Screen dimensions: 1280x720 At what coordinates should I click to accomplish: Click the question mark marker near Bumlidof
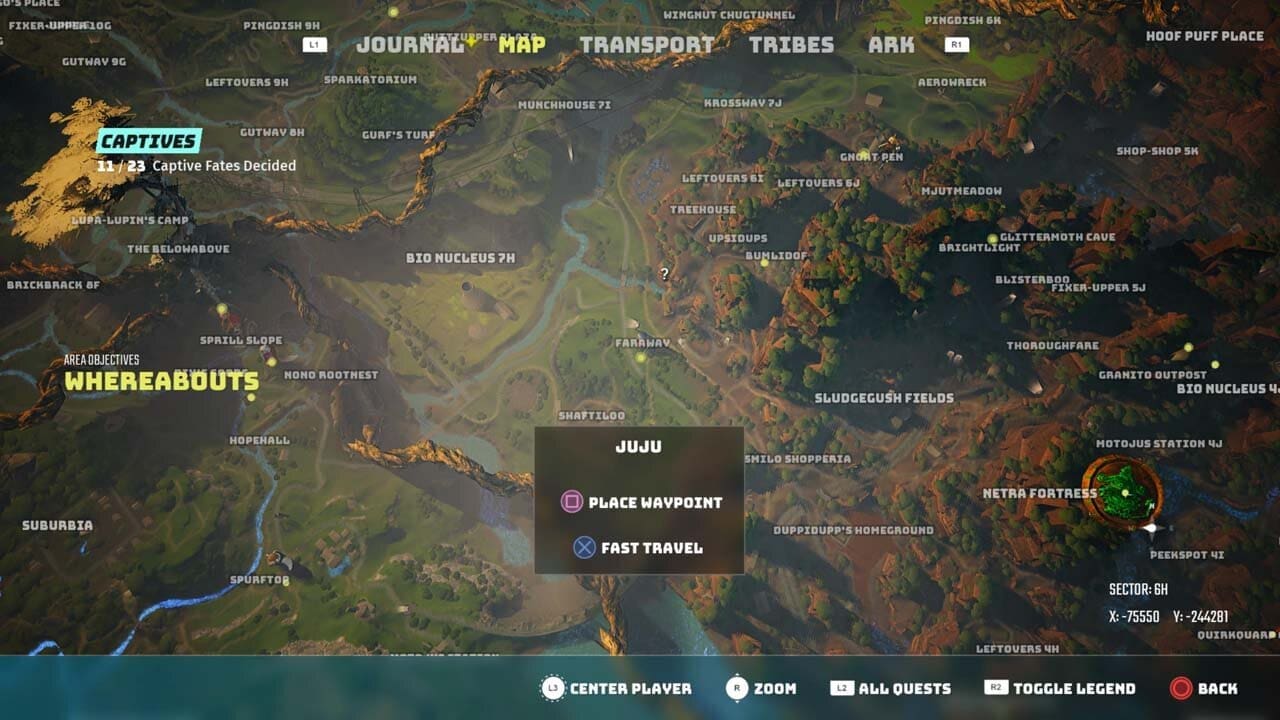tap(663, 272)
